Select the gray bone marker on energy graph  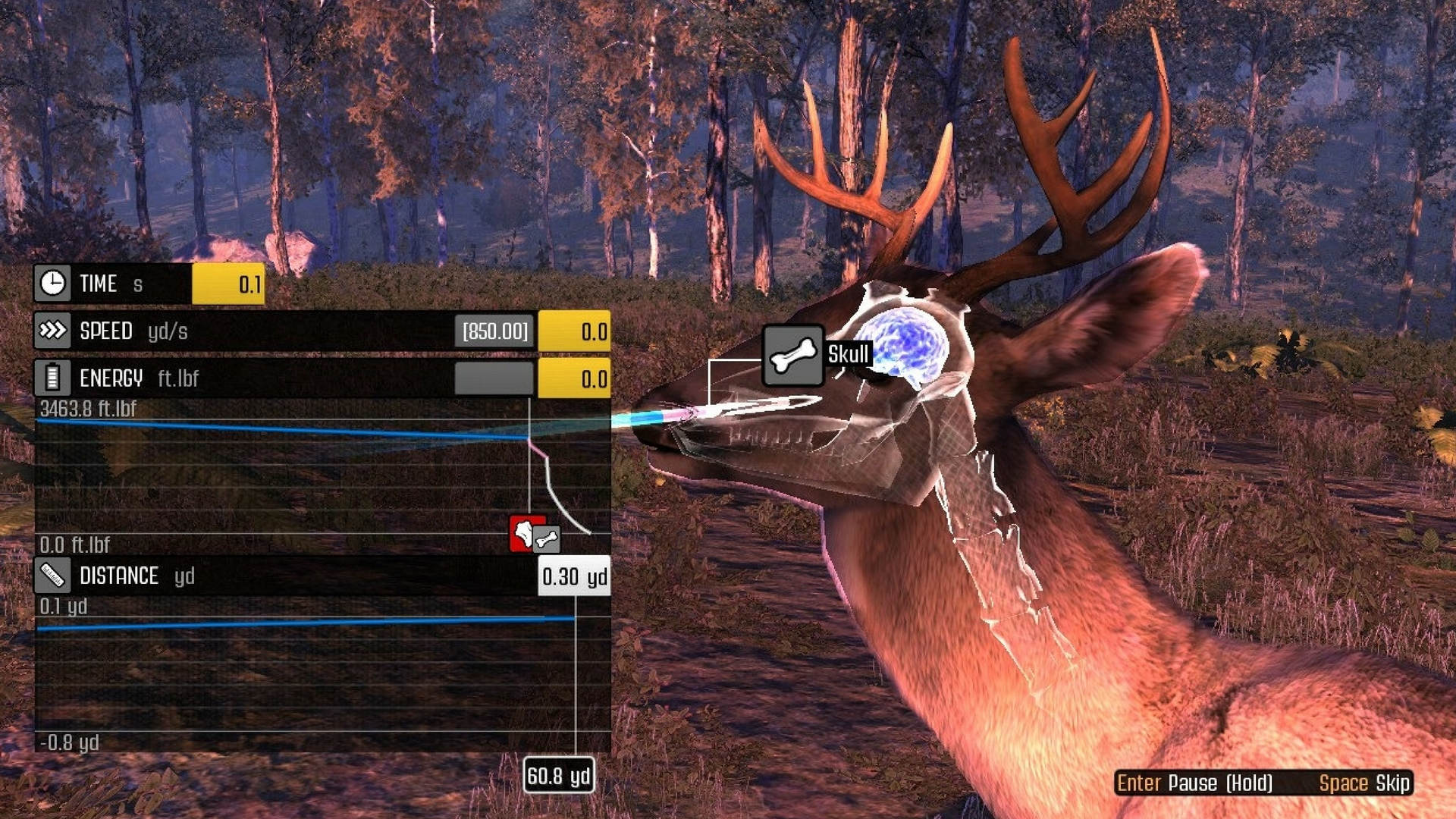[x=547, y=539]
